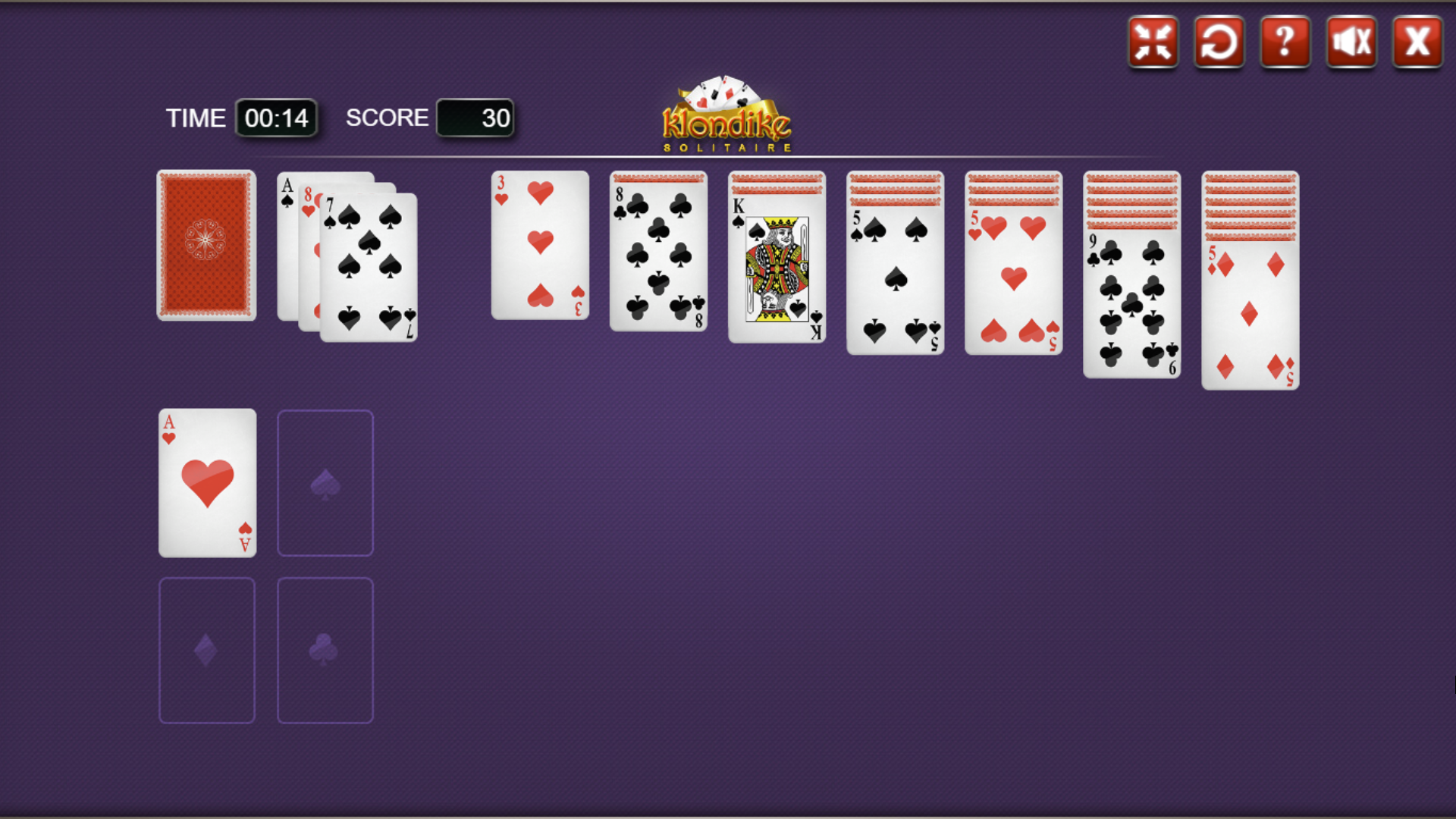
Task: Click the empty diamonds foundation slot
Action: click(x=206, y=649)
